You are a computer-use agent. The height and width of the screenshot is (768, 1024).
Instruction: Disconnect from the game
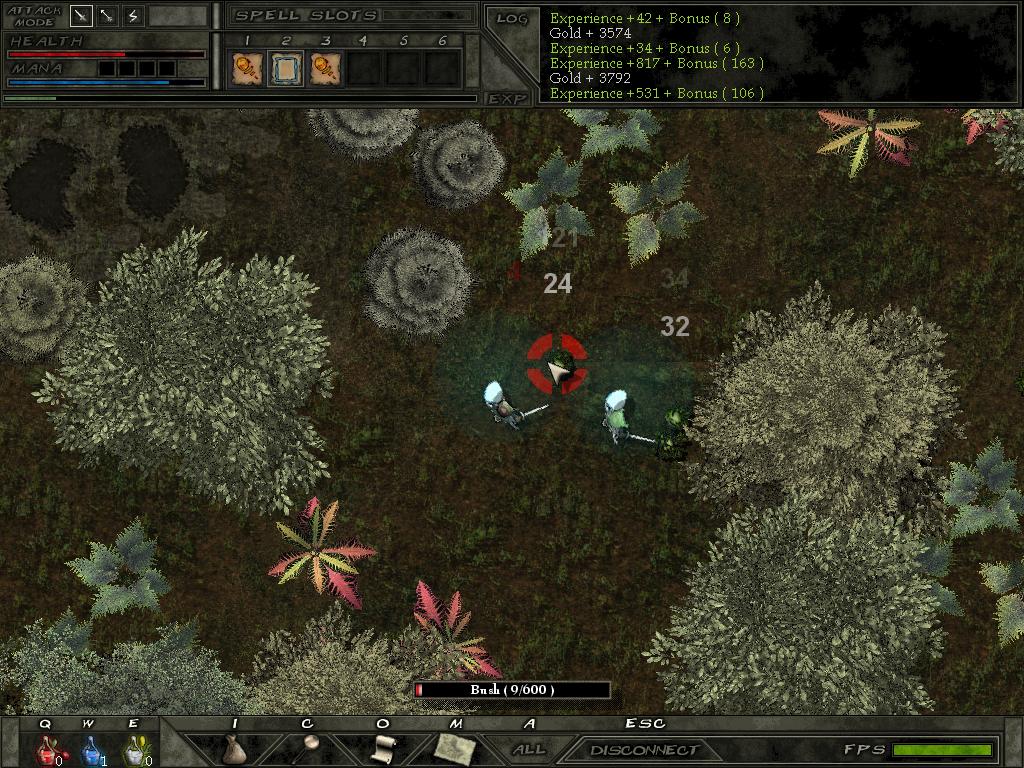[x=644, y=749]
